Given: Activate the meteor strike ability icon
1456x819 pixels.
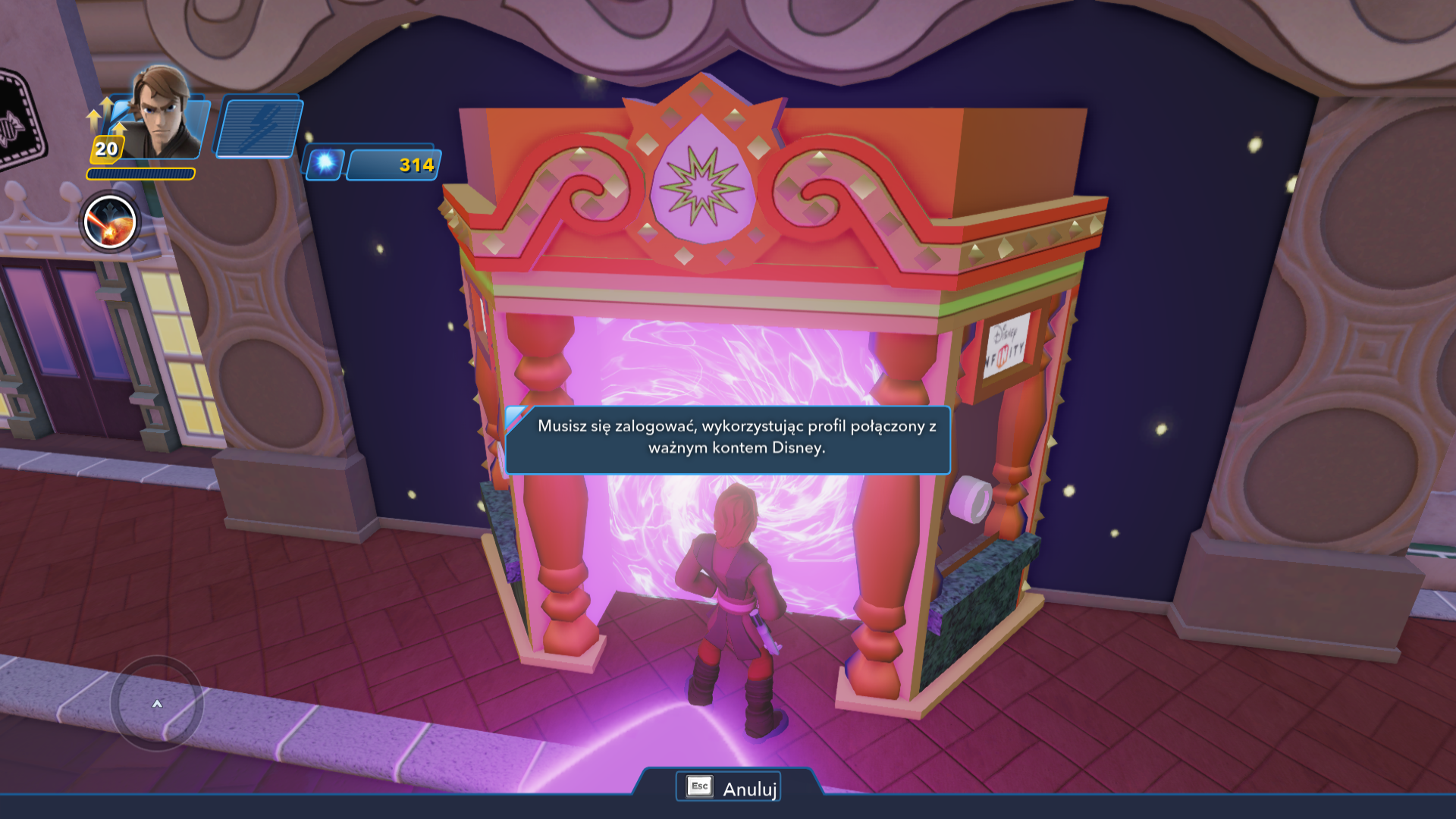Looking at the screenshot, I should pos(110,222).
